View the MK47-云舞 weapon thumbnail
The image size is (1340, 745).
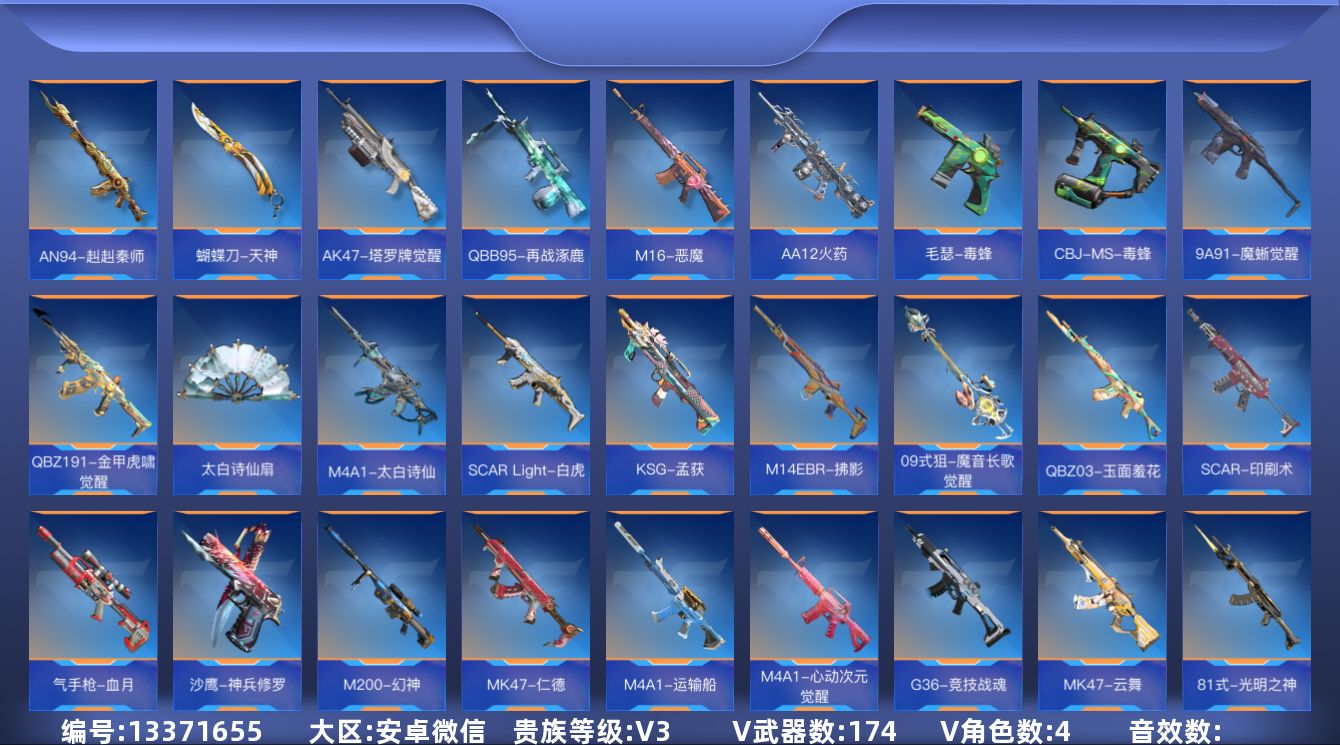(x=1100, y=610)
